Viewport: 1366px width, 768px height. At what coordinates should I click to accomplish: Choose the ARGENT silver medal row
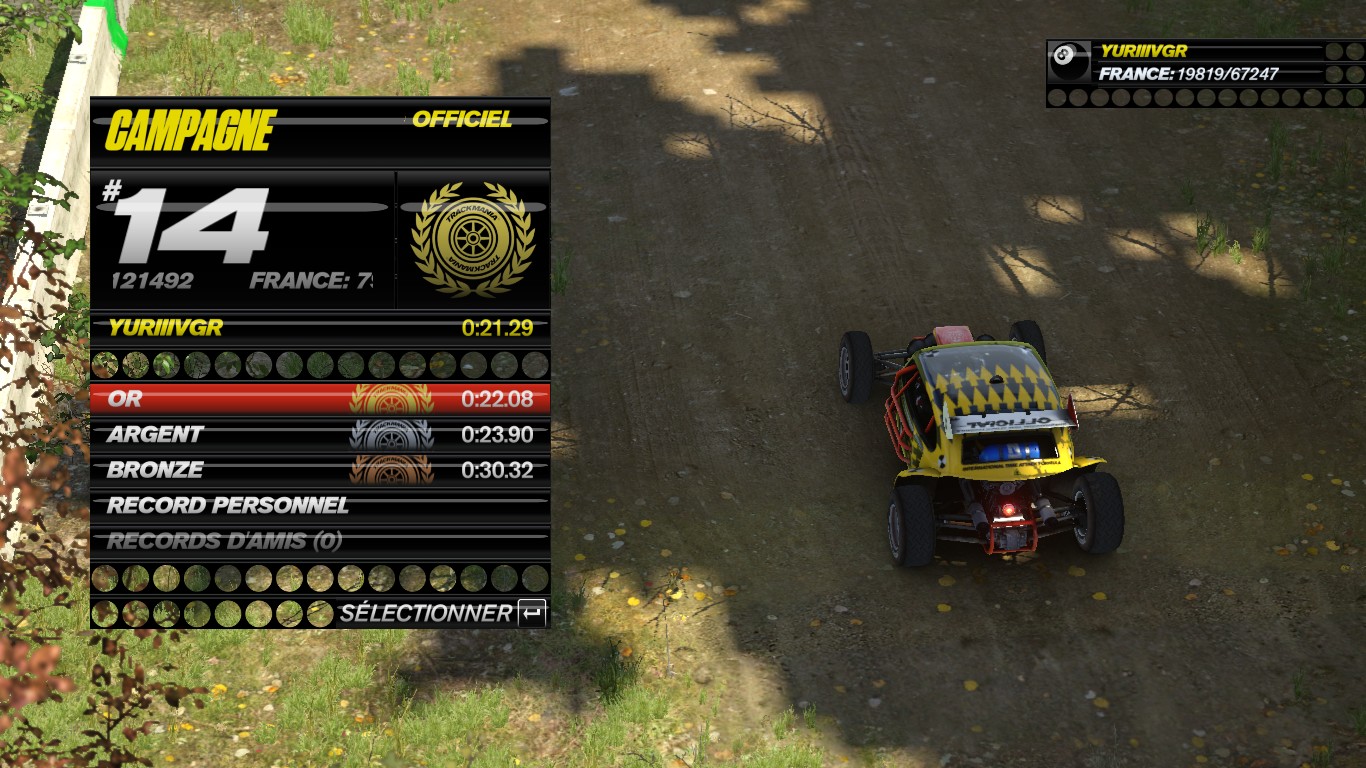(320, 435)
